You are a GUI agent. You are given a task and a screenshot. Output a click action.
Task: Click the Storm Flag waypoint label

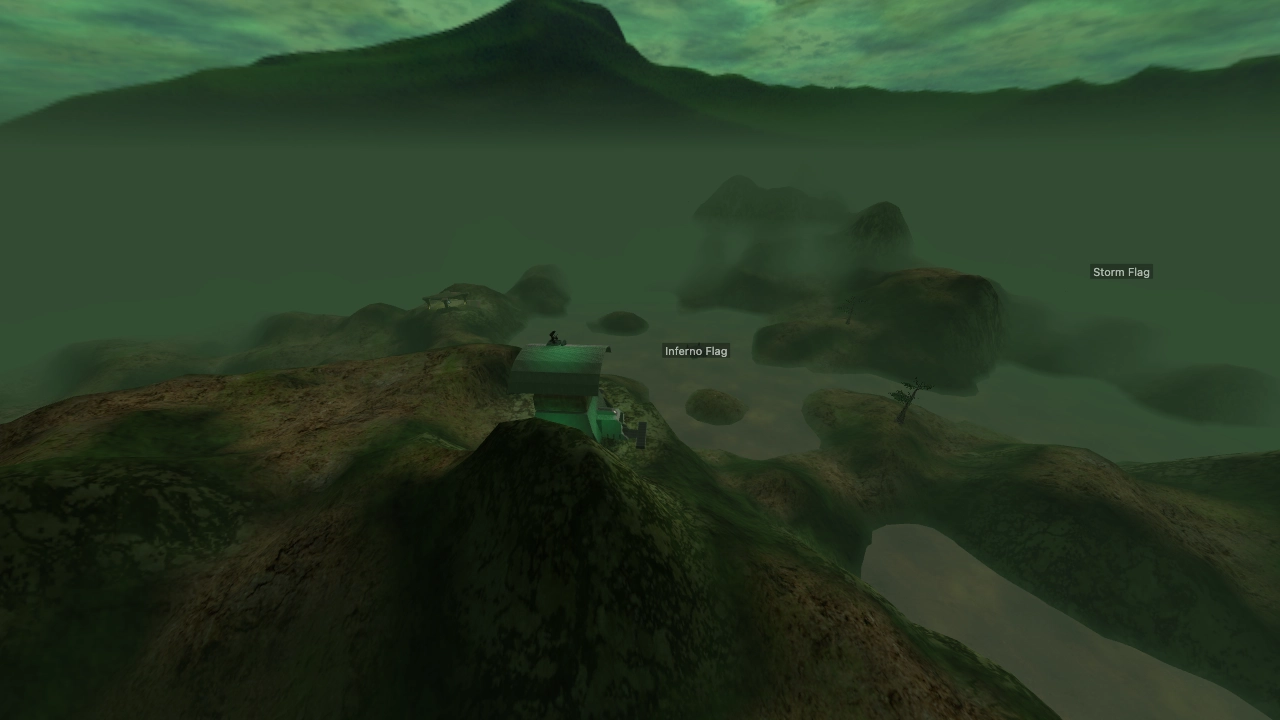pyautogui.click(x=1121, y=271)
